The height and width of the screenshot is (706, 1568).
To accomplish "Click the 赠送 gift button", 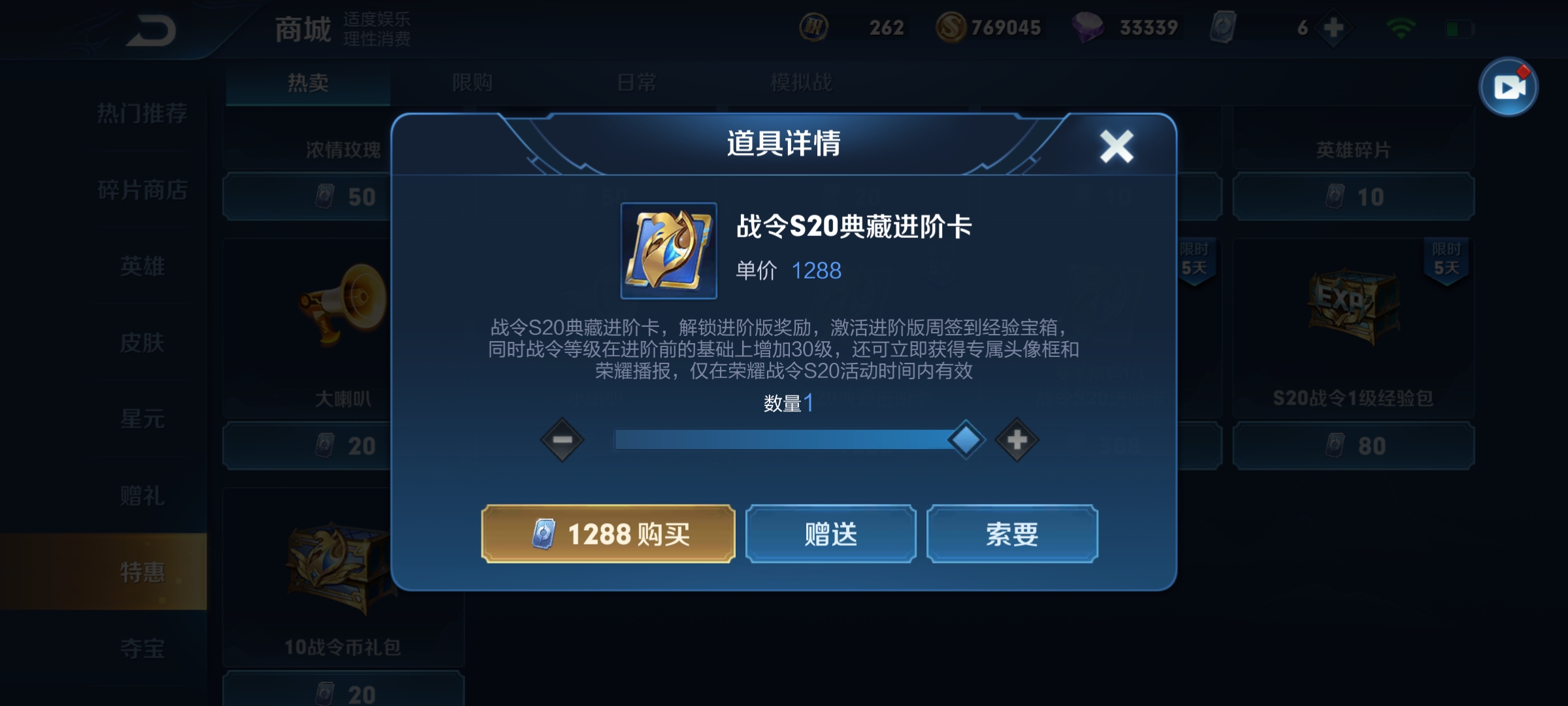I will (831, 534).
